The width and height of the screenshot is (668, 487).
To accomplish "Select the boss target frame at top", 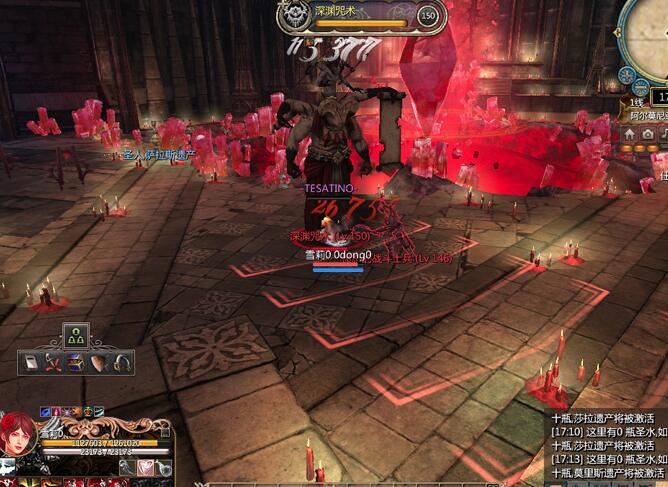I will pos(359,15).
